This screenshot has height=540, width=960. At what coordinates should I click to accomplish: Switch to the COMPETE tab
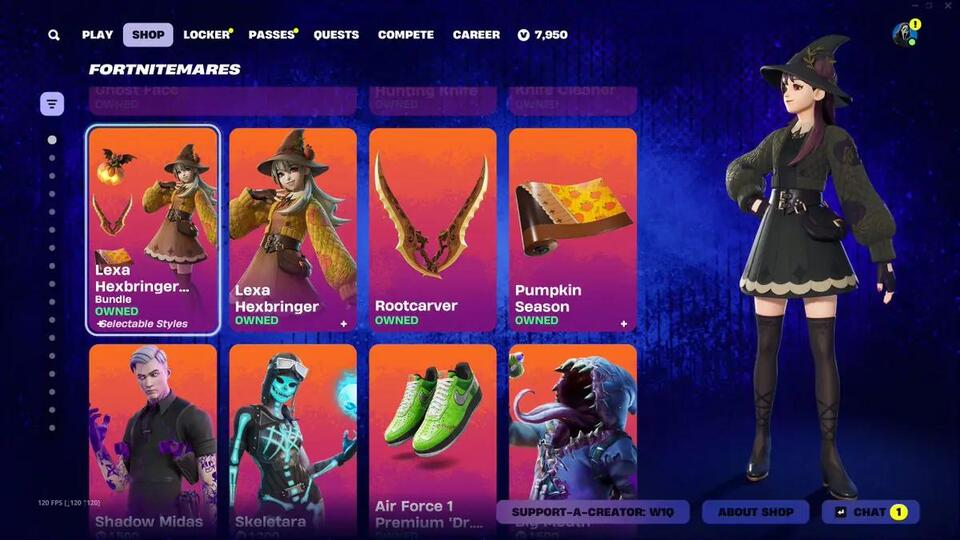[405, 35]
